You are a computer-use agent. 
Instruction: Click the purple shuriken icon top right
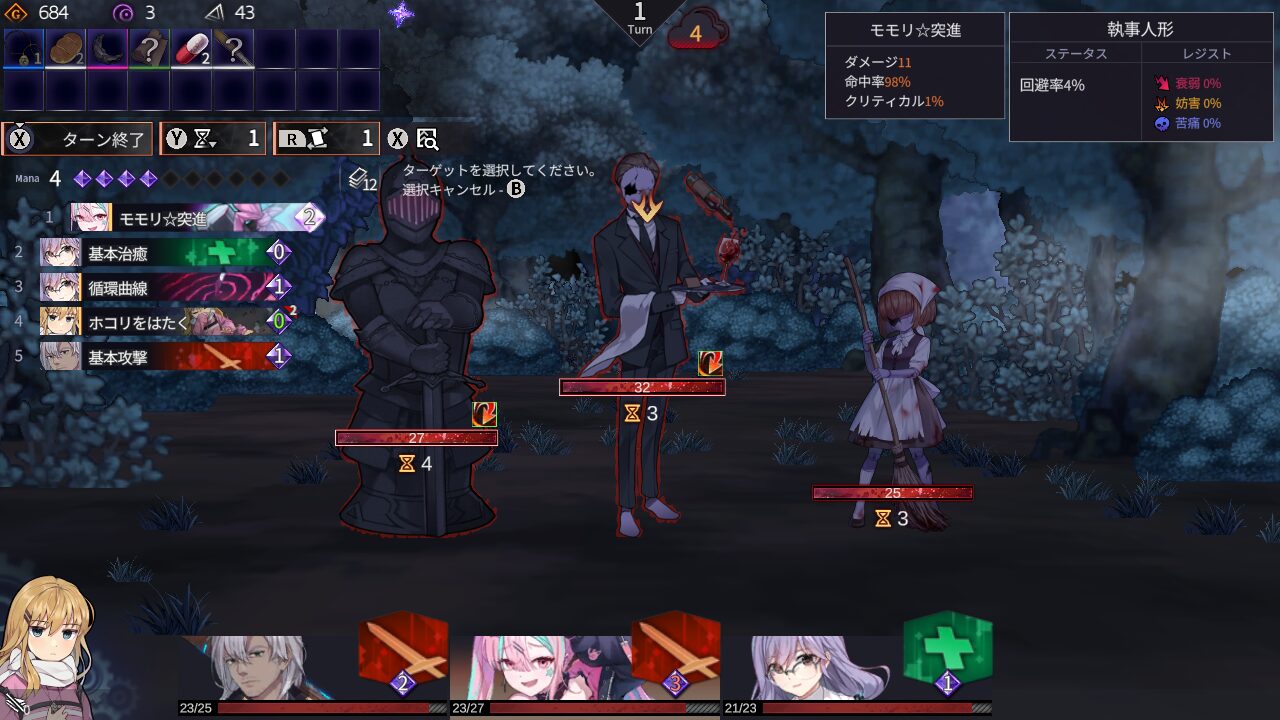click(402, 12)
